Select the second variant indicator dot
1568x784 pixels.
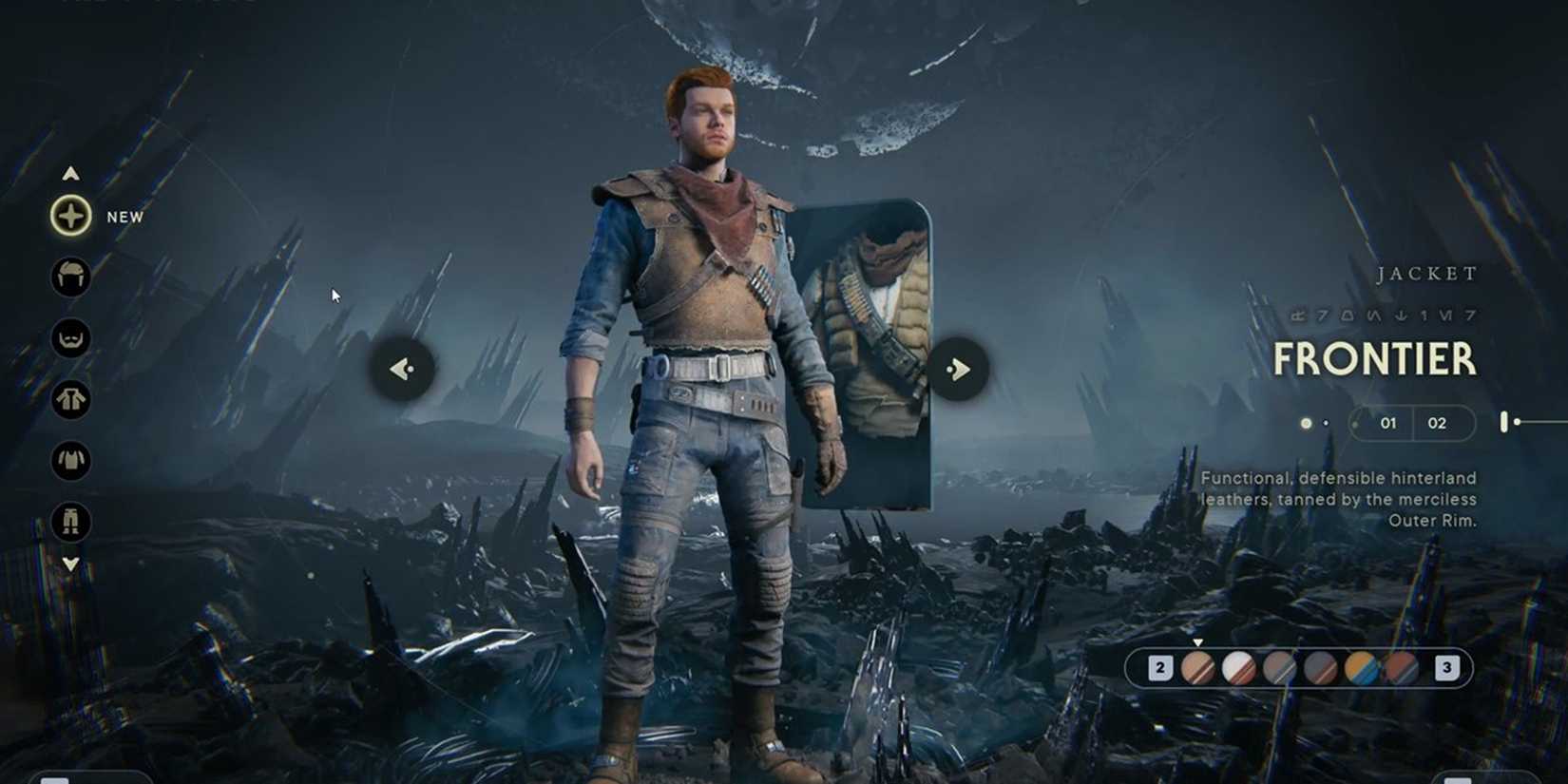point(1326,423)
